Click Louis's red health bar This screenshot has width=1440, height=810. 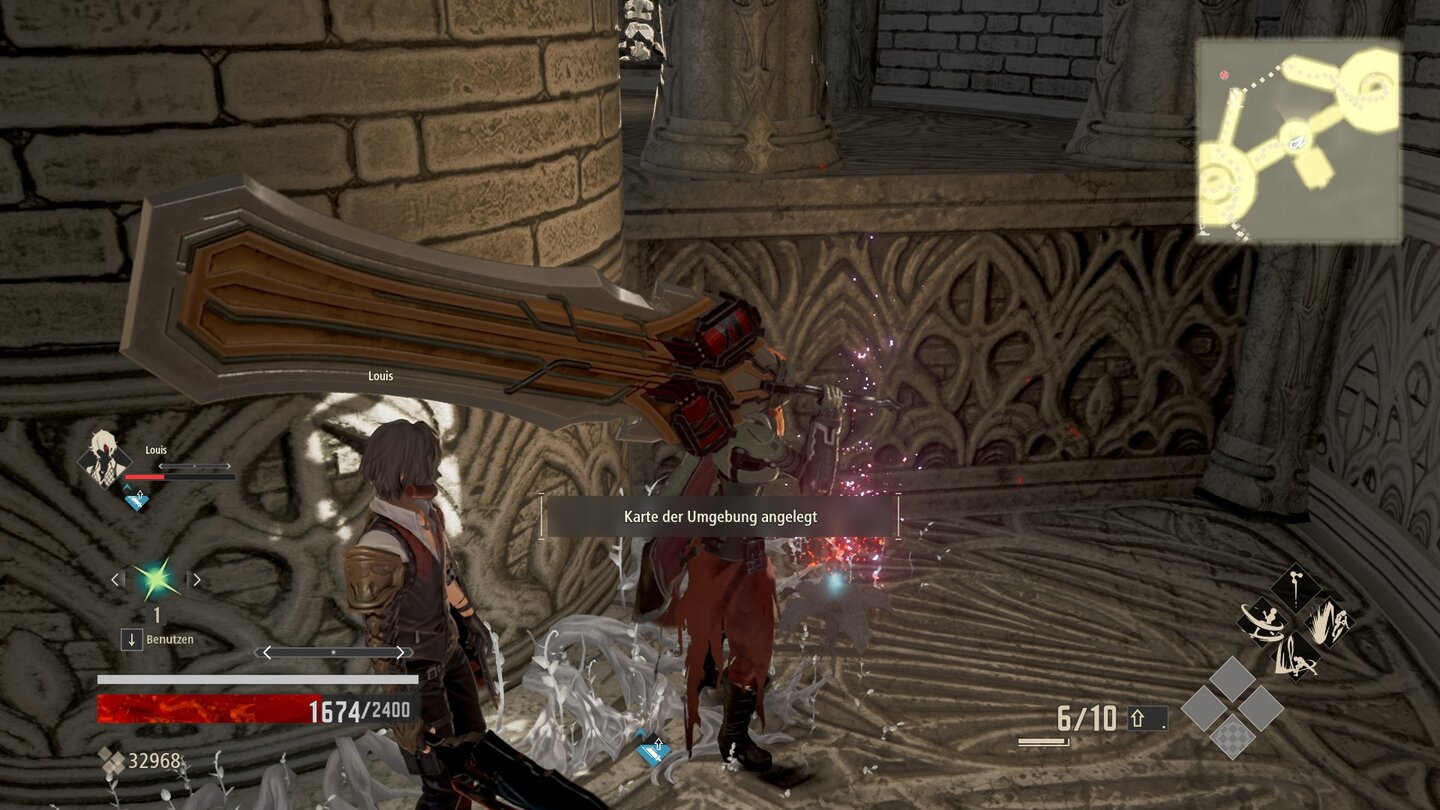click(145, 477)
